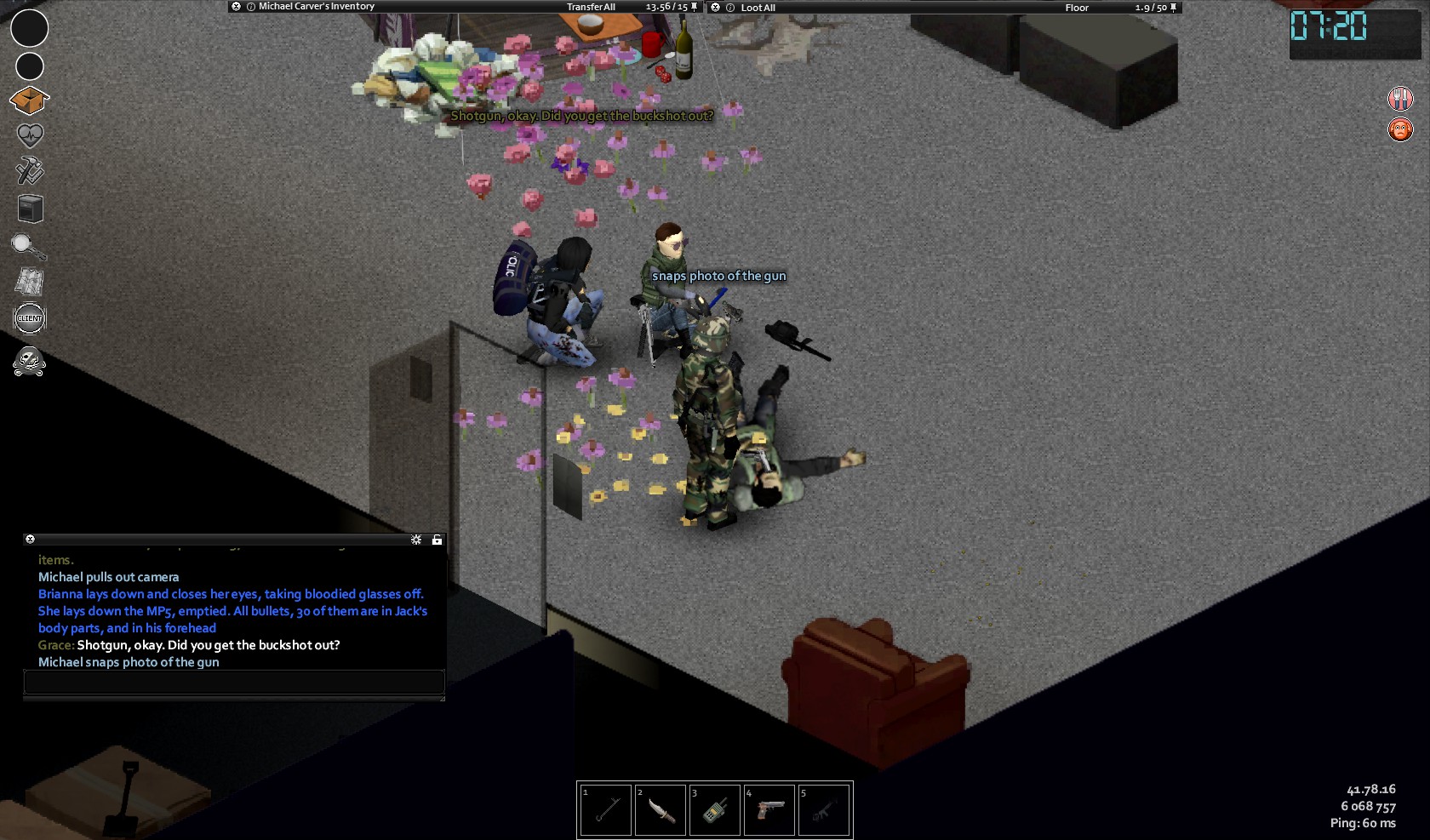Select hotbar slot 1 crowbar

605,809
